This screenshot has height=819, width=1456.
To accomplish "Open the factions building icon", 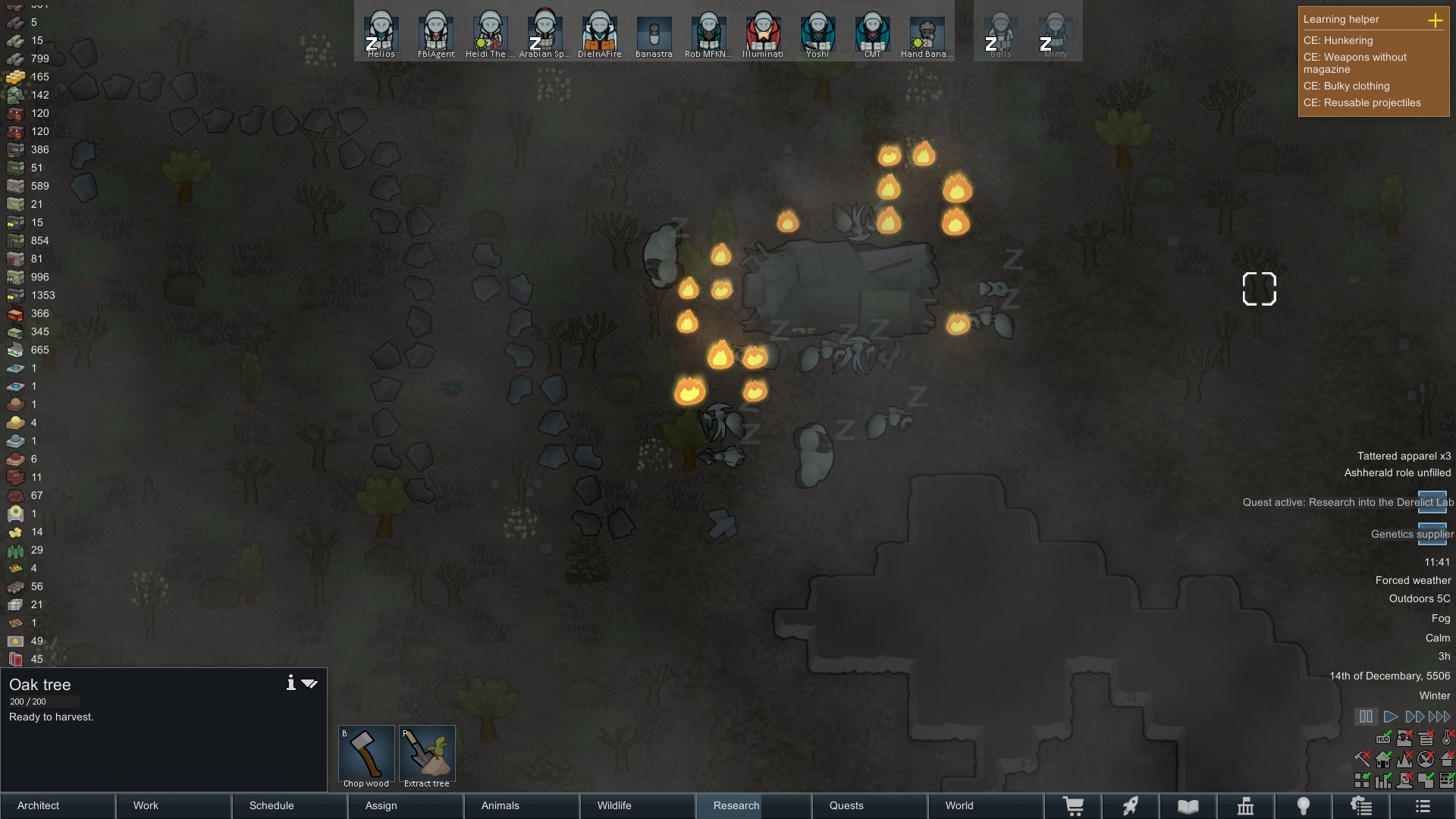I will (x=1247, y=805).
